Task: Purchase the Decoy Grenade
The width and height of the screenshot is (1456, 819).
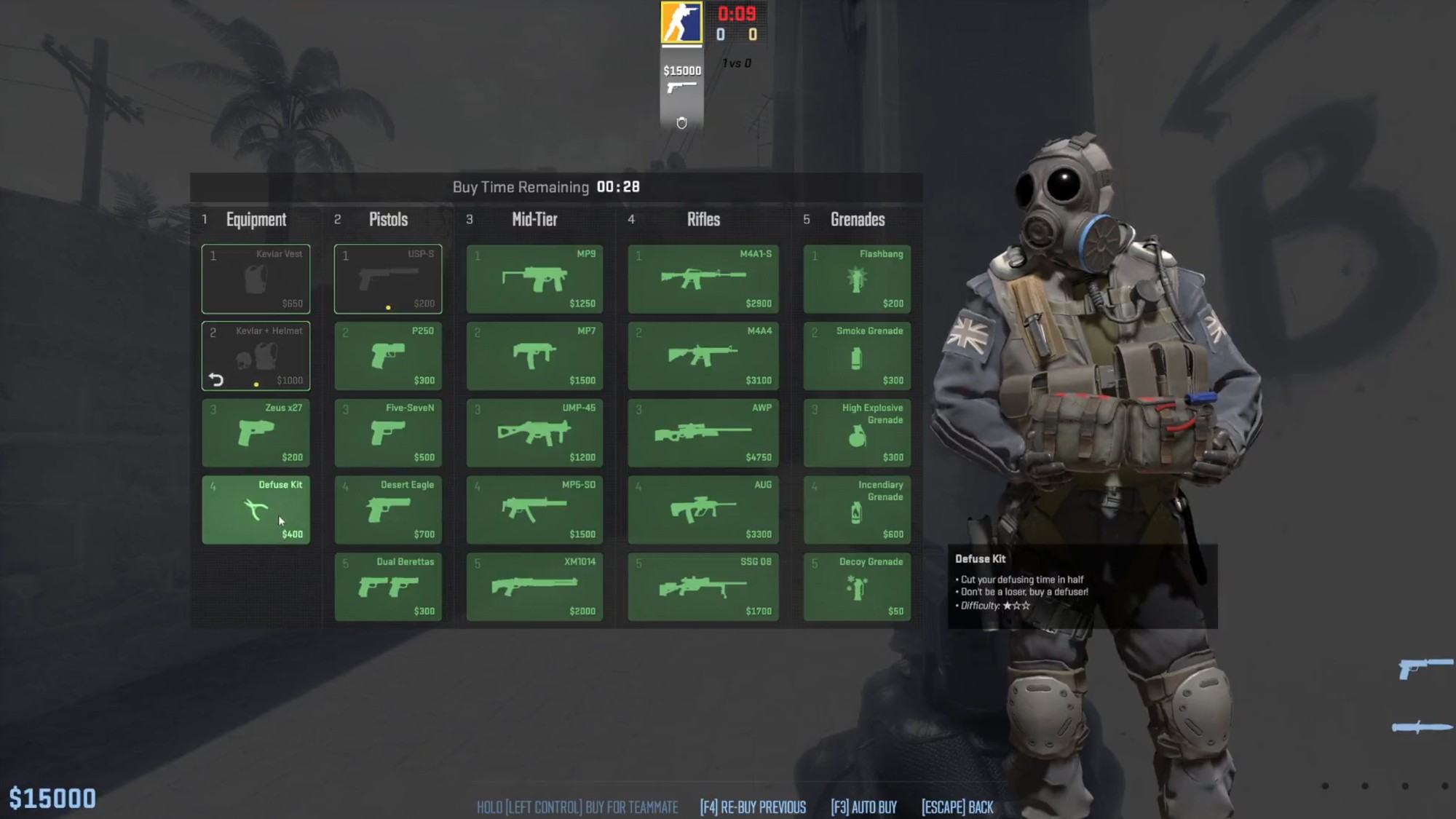Action: (857, 587)
